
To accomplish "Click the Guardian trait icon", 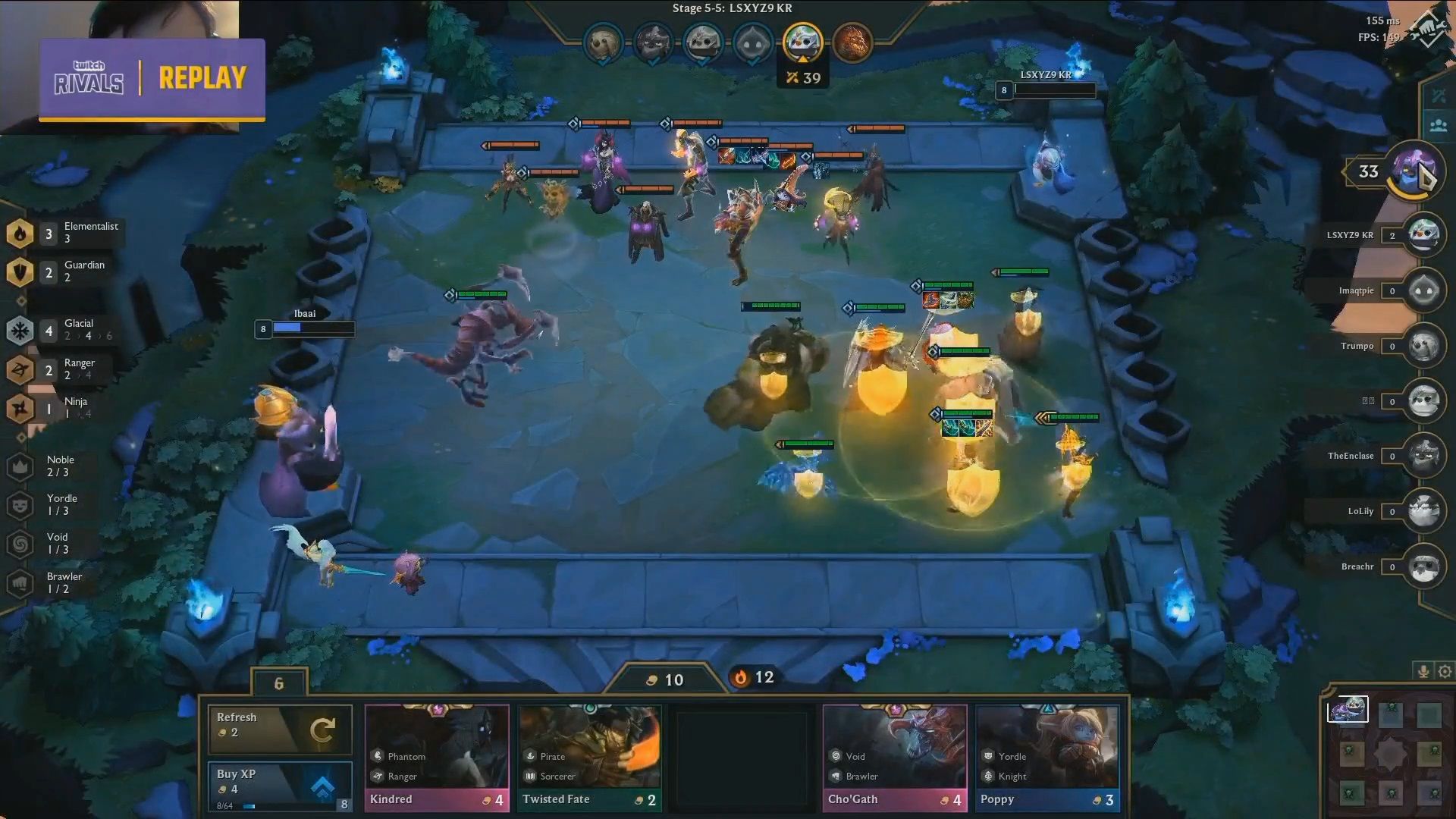I will coord(20,271).
